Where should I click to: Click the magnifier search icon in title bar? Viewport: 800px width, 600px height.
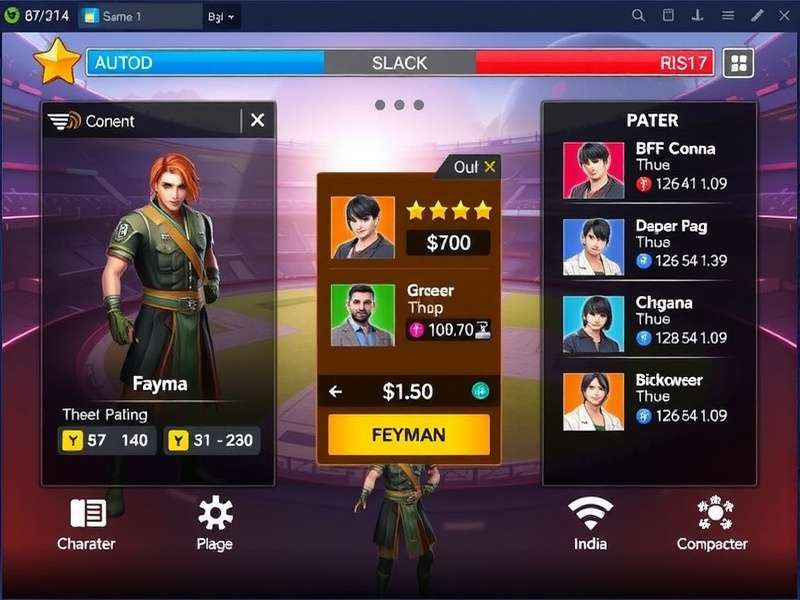(638, 16)
